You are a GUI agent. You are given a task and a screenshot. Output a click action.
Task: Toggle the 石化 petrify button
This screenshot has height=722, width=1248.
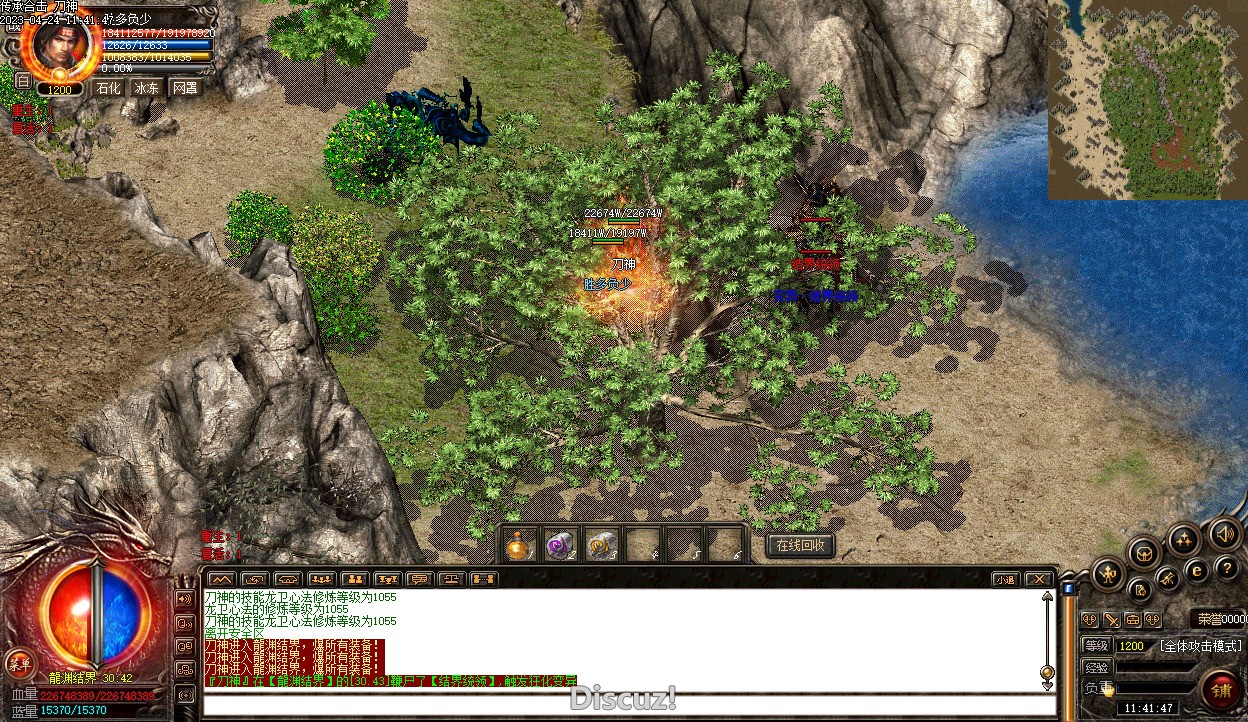point(107,88)
